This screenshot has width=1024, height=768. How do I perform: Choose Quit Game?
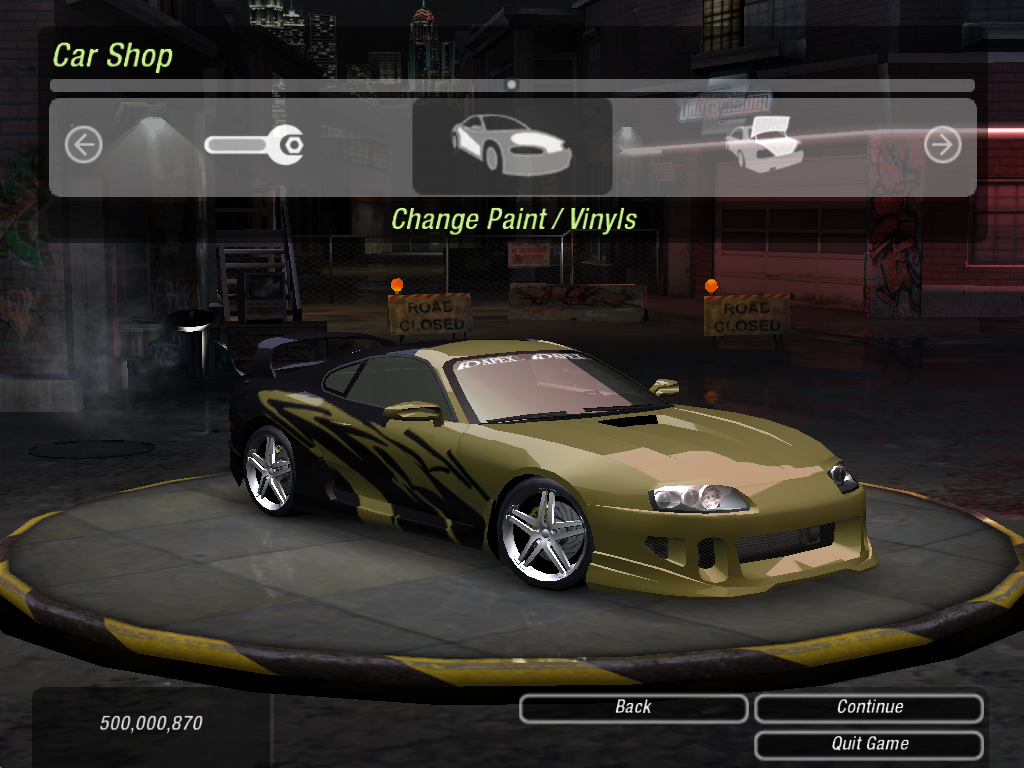(869, 745)
